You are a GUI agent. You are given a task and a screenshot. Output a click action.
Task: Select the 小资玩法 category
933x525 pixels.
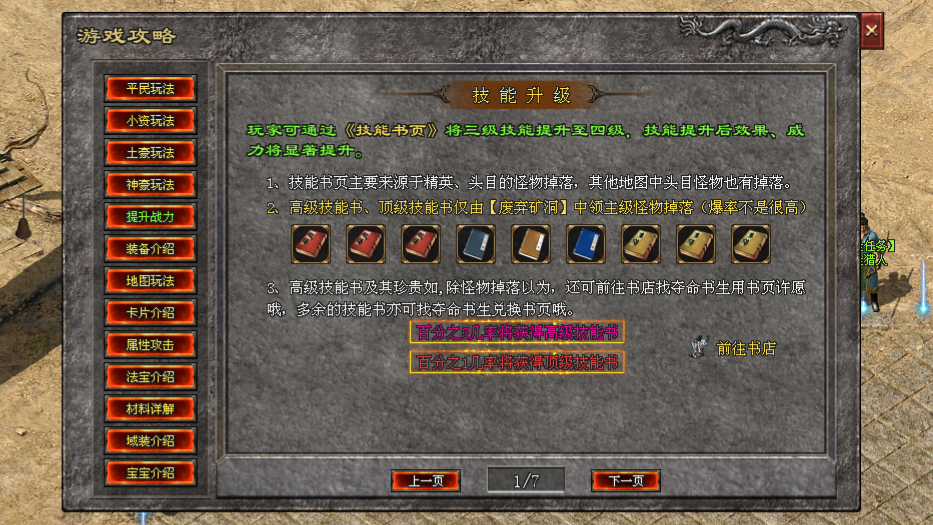click(x=150, y=120)
